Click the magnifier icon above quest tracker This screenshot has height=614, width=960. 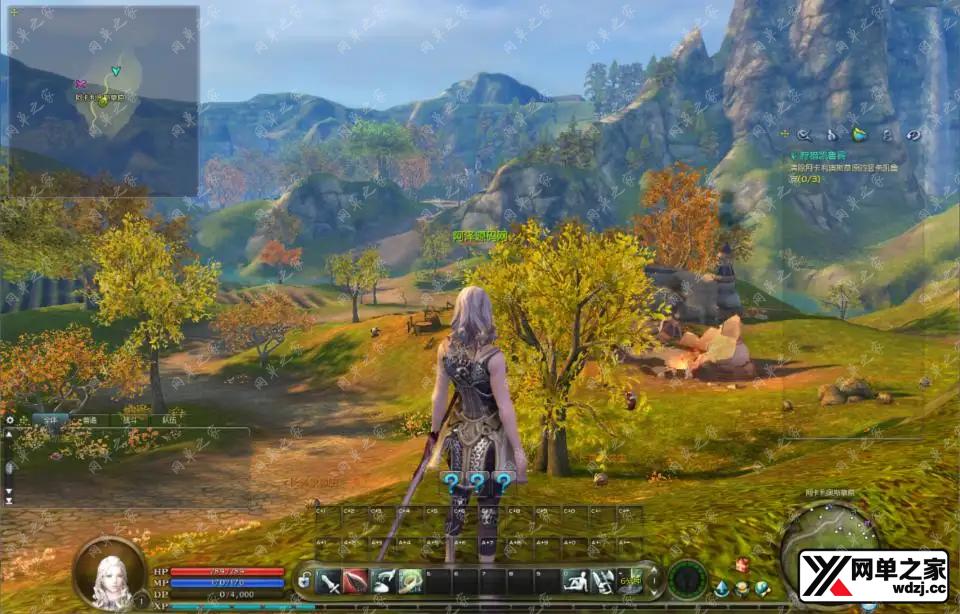[804, 135]
